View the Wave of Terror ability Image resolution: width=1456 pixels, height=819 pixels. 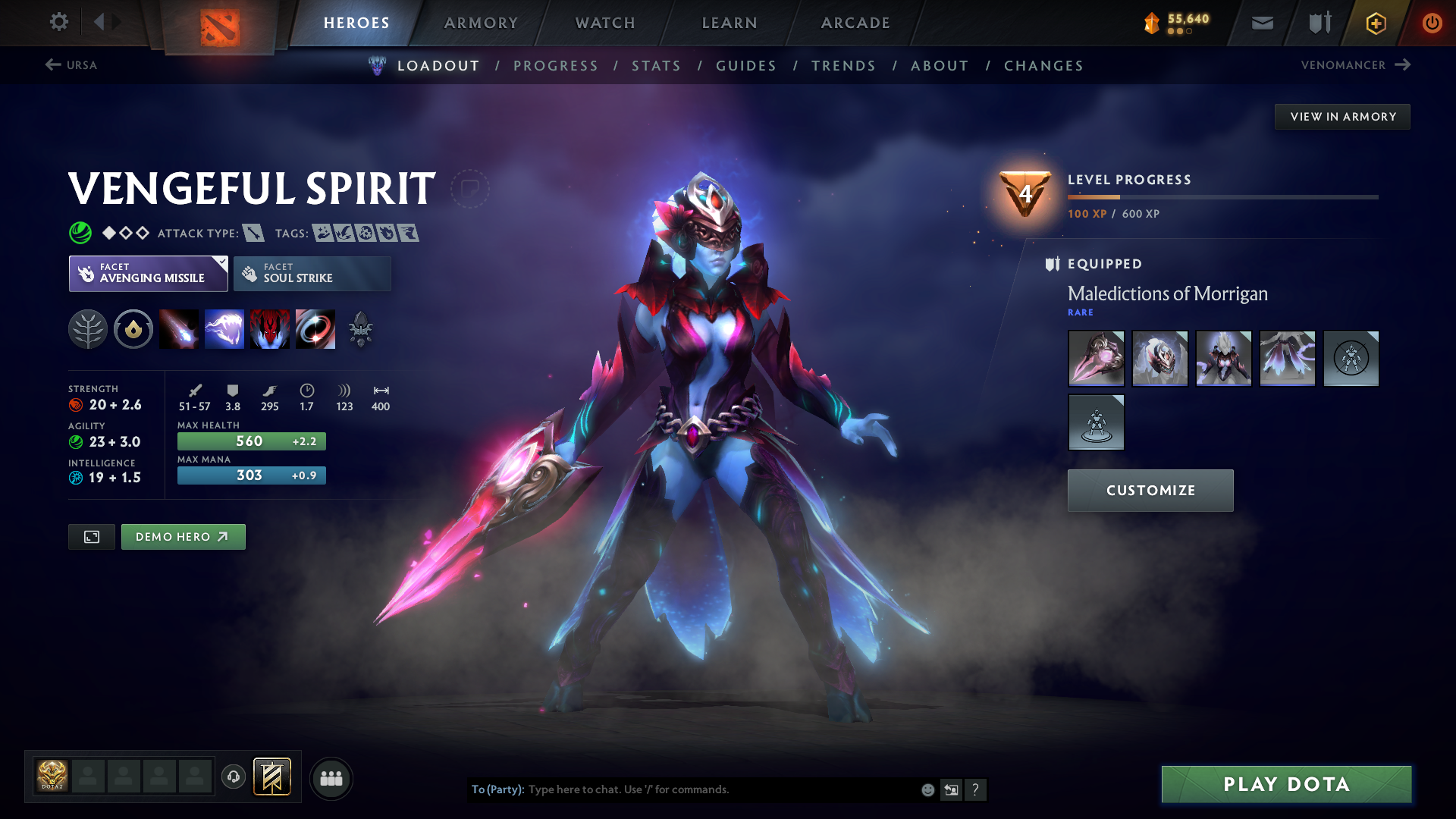coord(224,328)
